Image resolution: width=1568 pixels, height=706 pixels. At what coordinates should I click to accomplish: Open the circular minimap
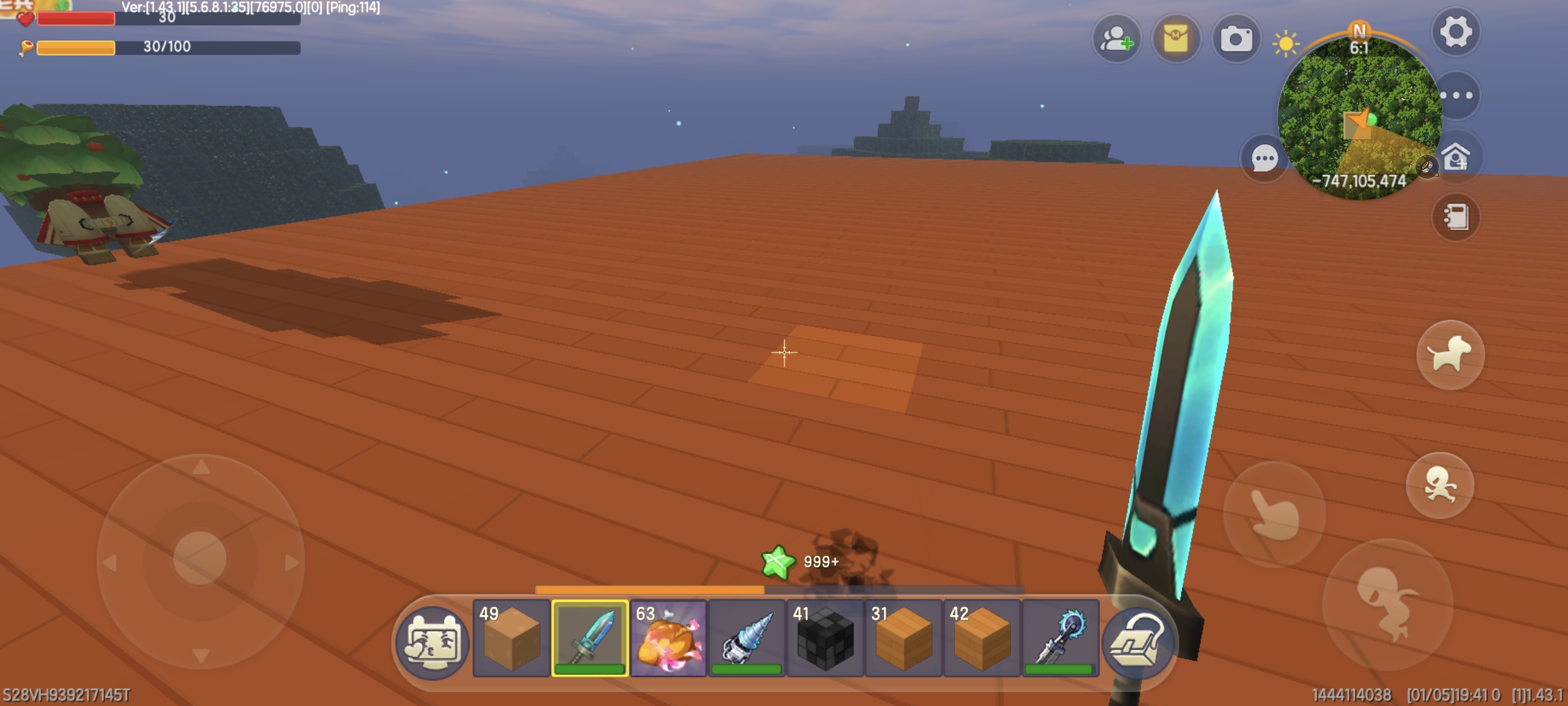coord(1359,116)
